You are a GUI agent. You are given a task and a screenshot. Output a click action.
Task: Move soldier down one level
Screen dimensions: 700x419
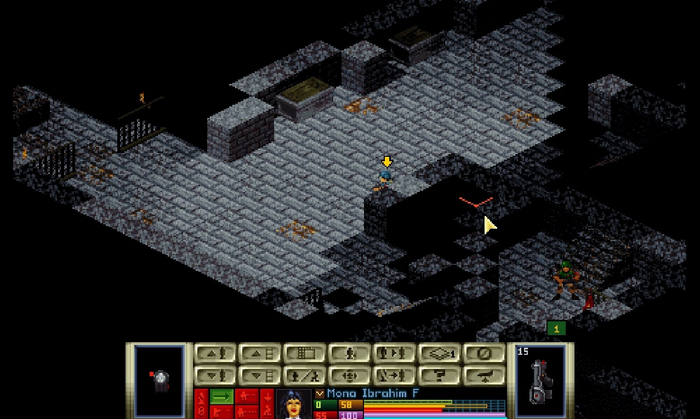coord(215,375)
